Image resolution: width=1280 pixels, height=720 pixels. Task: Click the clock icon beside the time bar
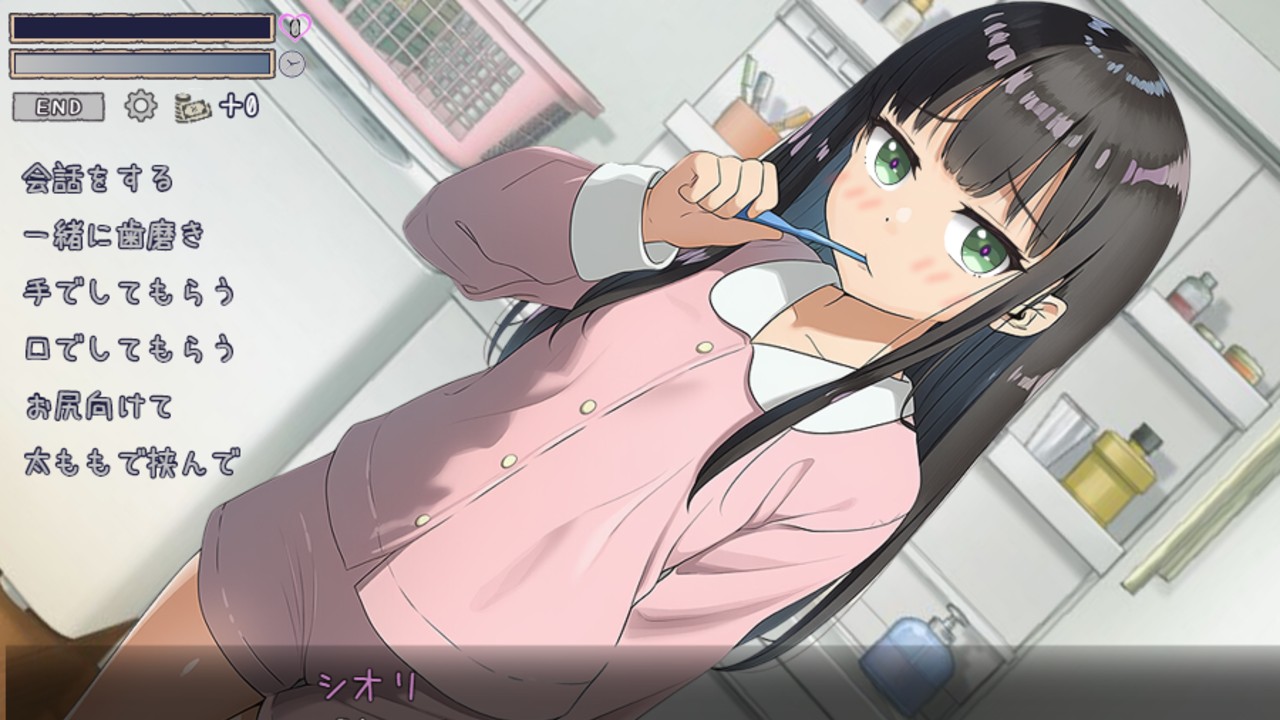coord(291,62)
